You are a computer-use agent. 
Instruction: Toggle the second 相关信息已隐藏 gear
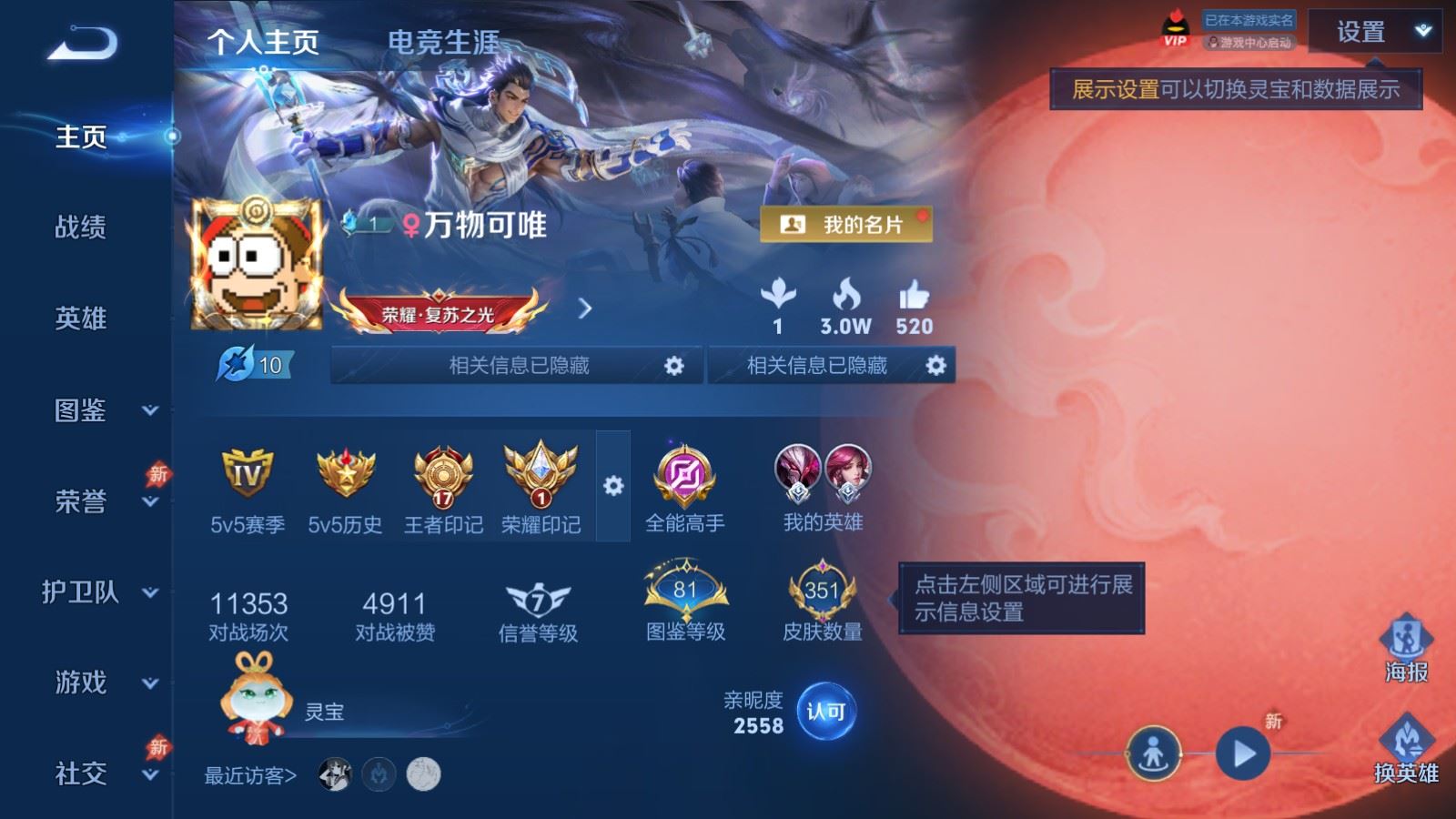pyautogui.click(x=934, y=365)
